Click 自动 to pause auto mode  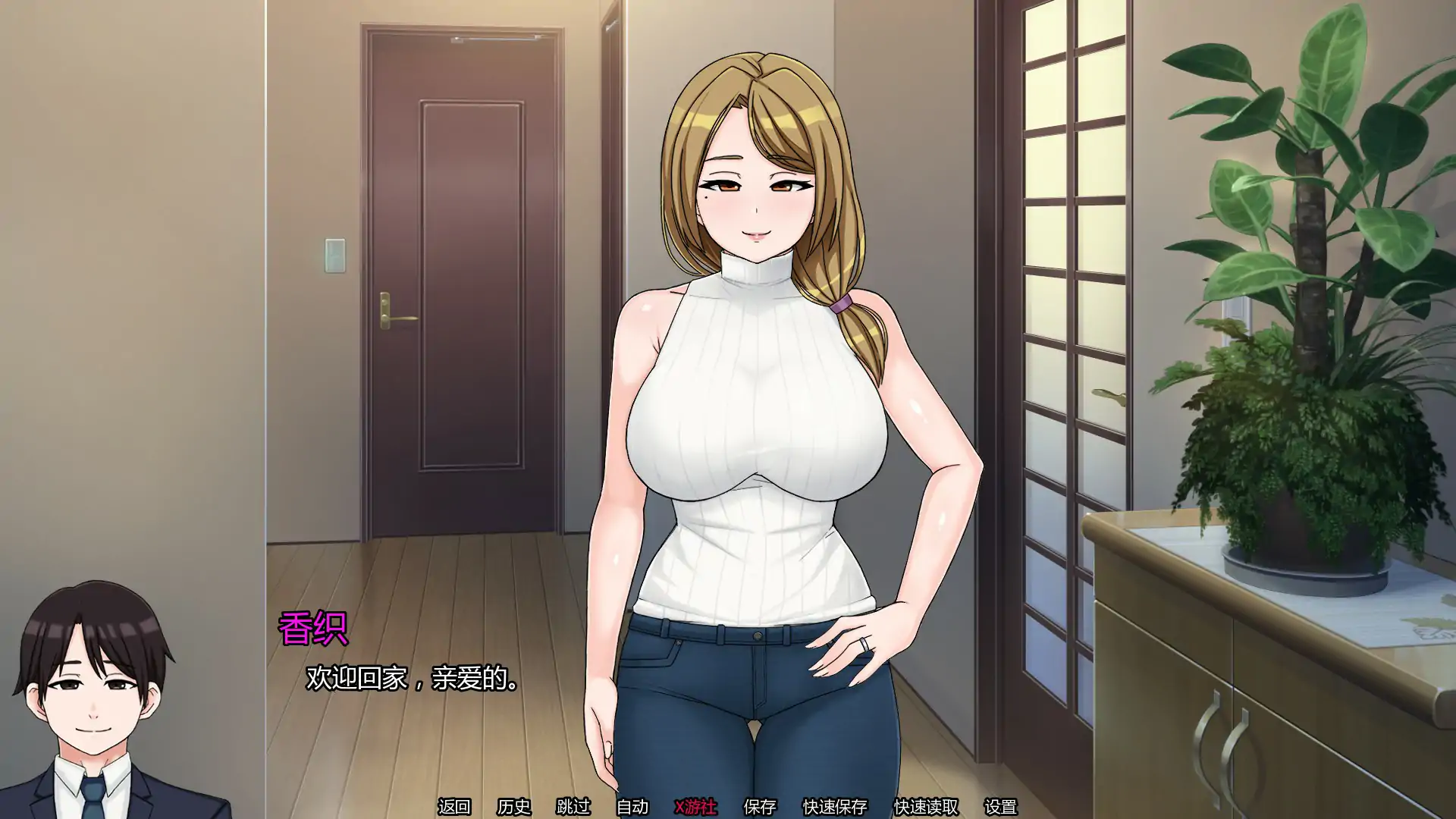click(631, 808)
